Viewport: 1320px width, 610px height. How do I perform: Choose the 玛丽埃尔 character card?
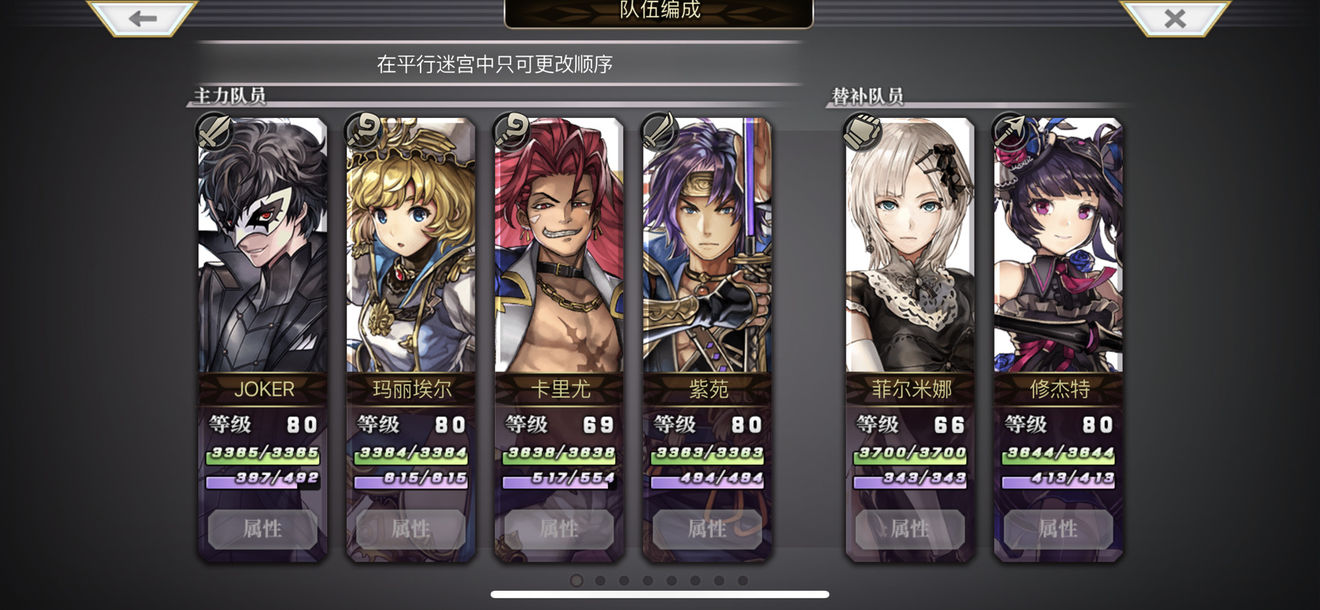411,250
